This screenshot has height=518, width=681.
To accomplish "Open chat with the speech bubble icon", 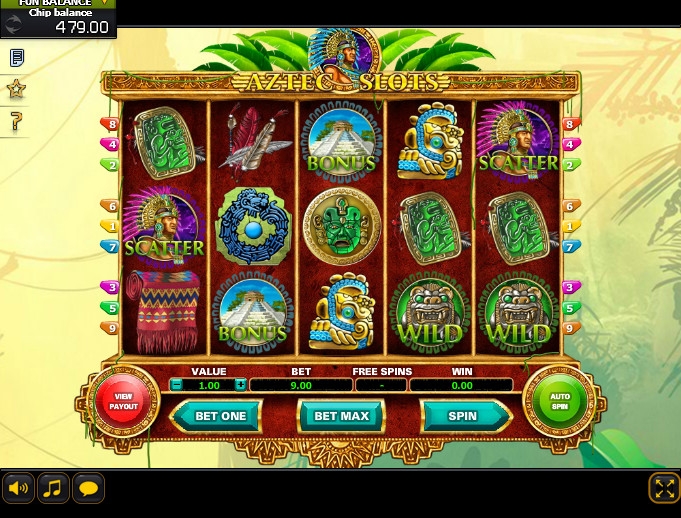I will [x=88, y=488].
